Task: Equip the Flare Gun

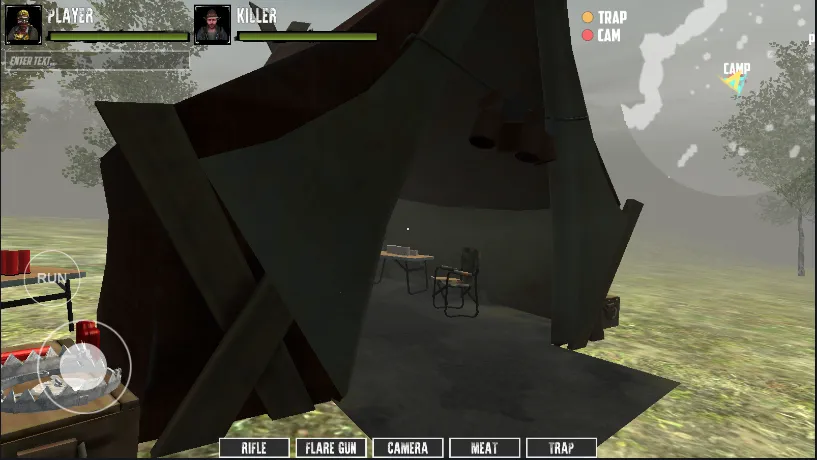Action: [331, 448]
